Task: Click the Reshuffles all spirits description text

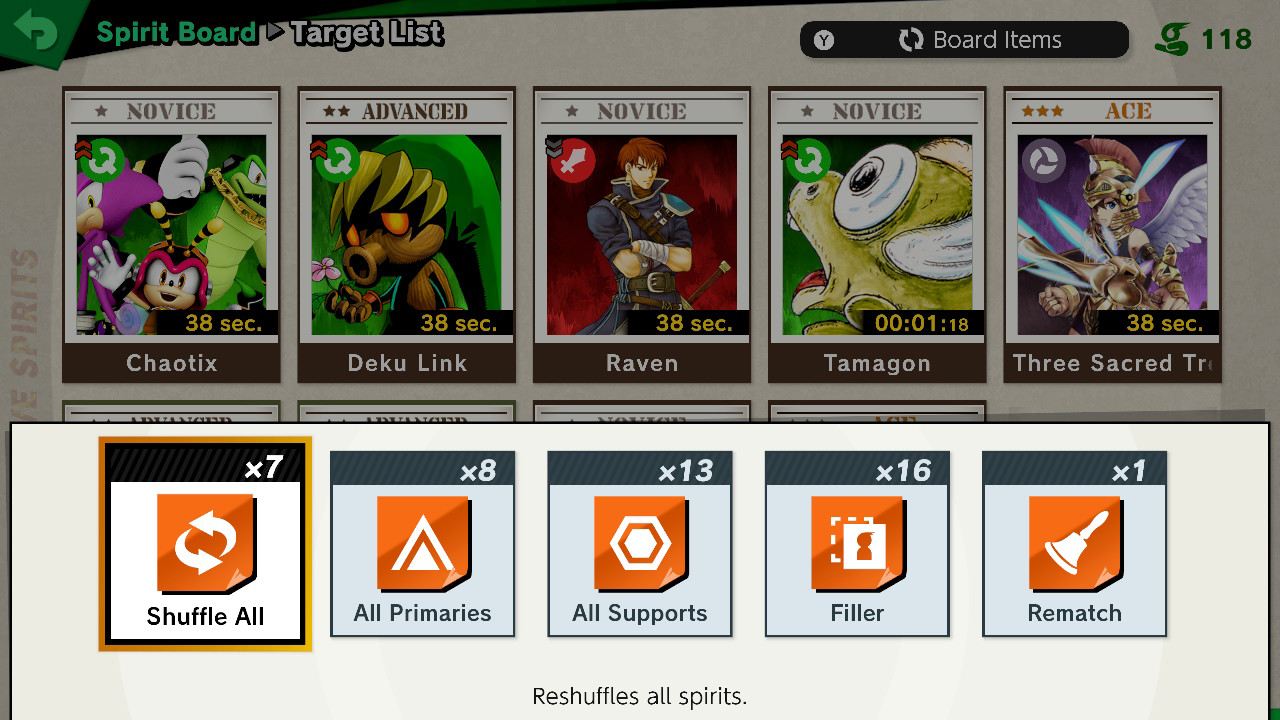Action: coord(639,697)
